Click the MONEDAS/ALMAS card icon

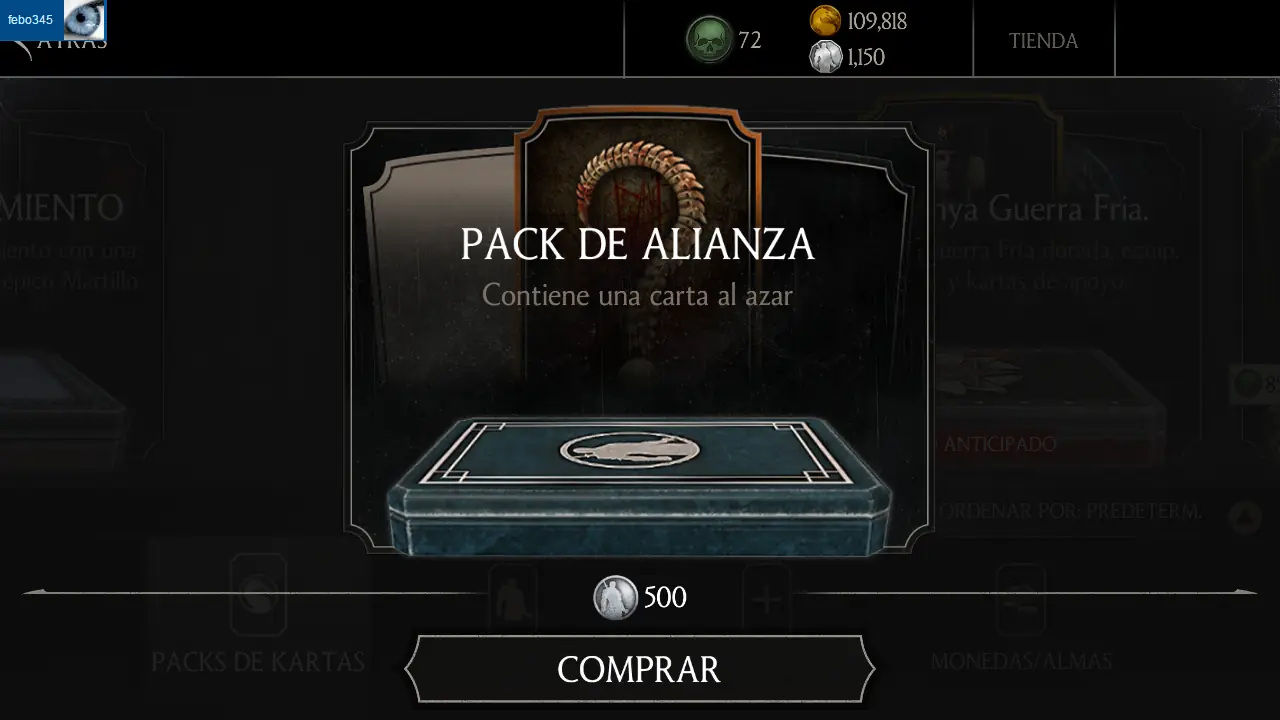click(x=1021, y=597)
